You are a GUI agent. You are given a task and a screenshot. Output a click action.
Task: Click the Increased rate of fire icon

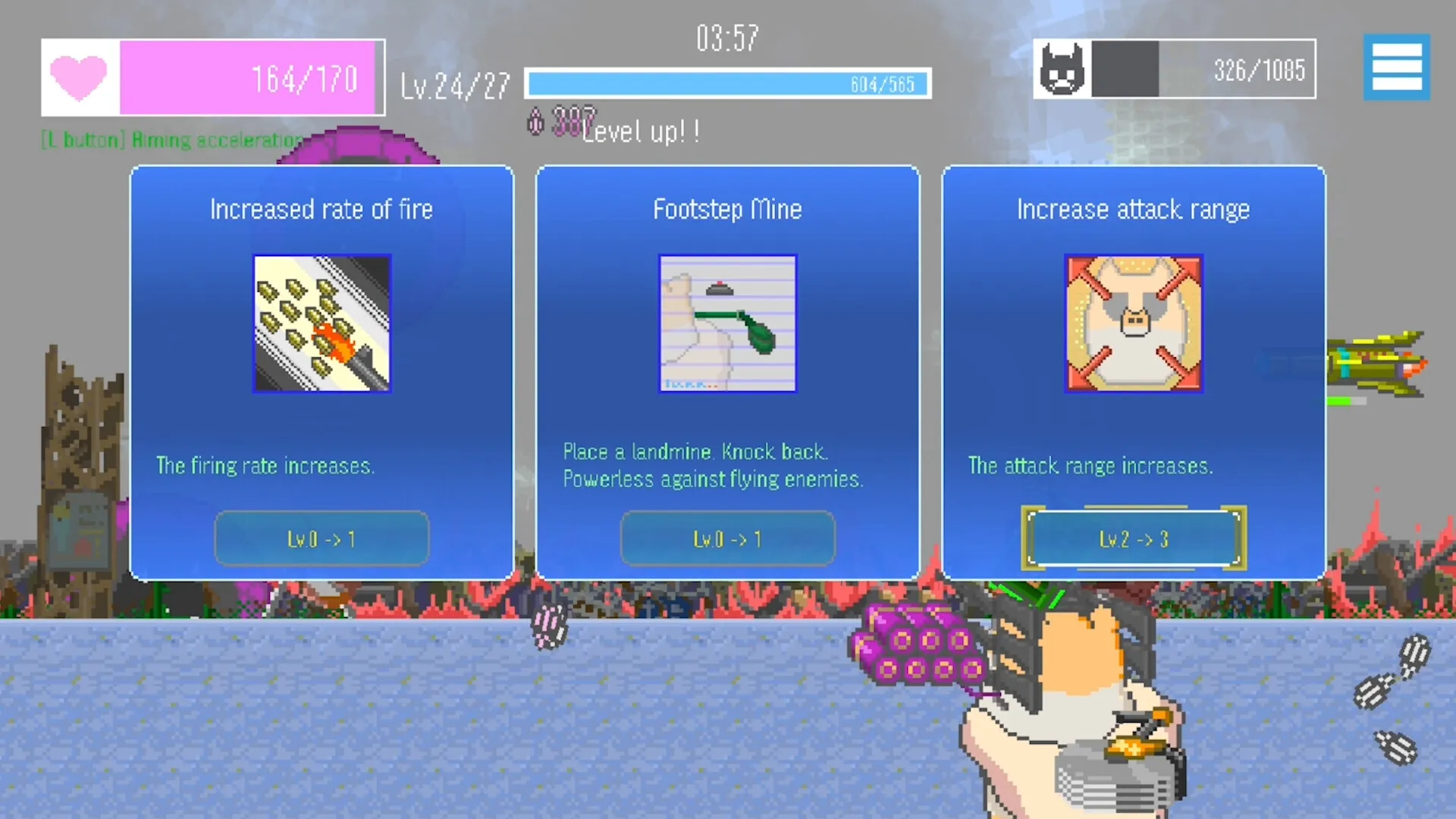tap(322, 325)
